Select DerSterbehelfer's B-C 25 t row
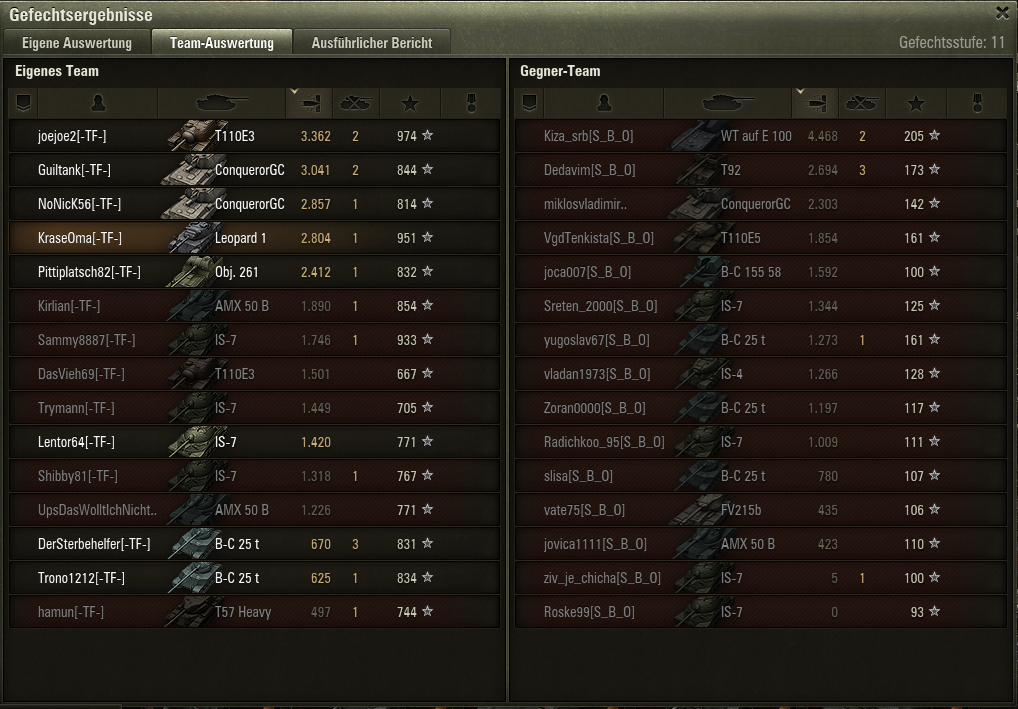Viewport: 1018px width, 709px height. 254,544
